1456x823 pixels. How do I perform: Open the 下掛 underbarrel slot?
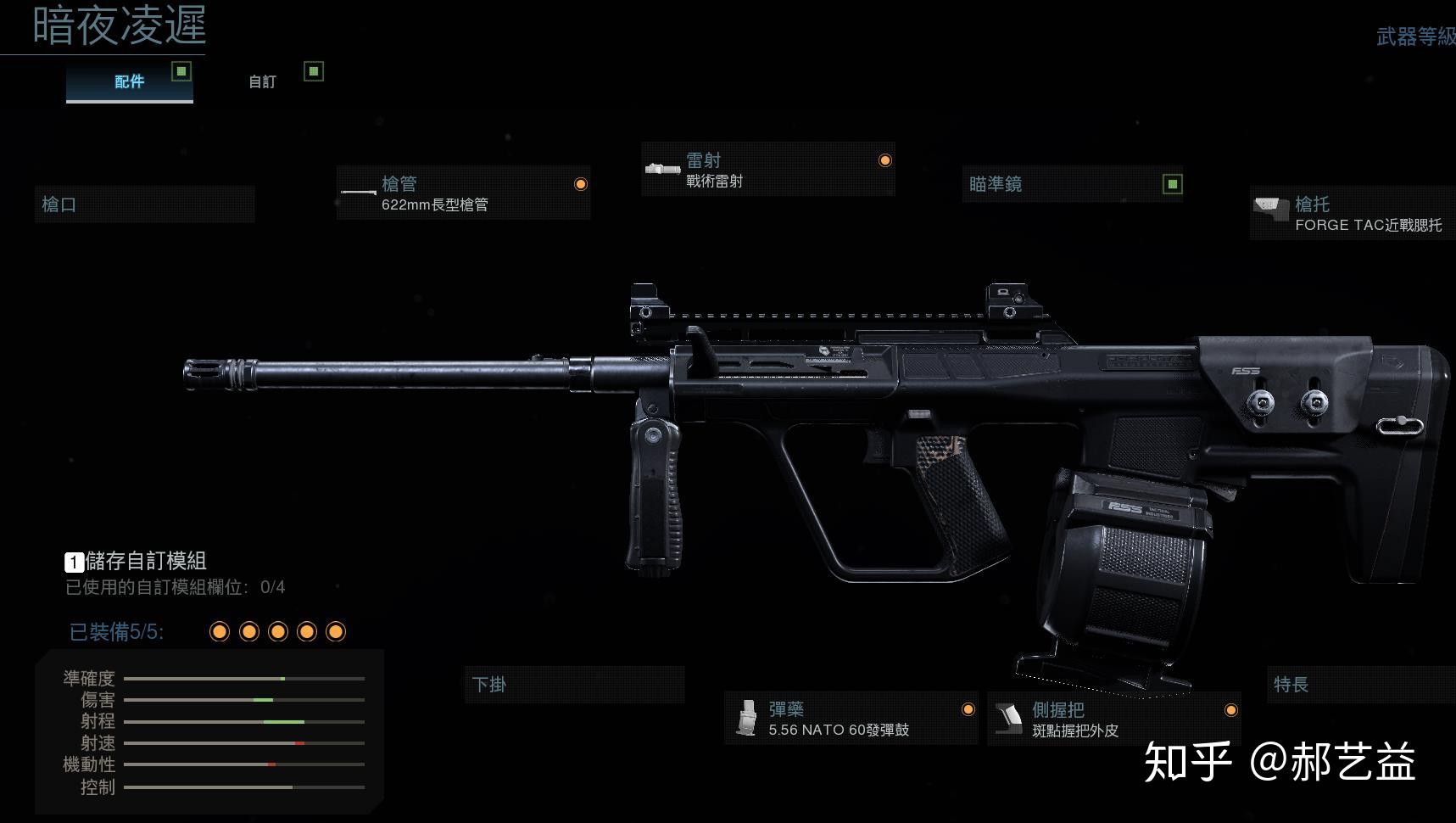575,685
